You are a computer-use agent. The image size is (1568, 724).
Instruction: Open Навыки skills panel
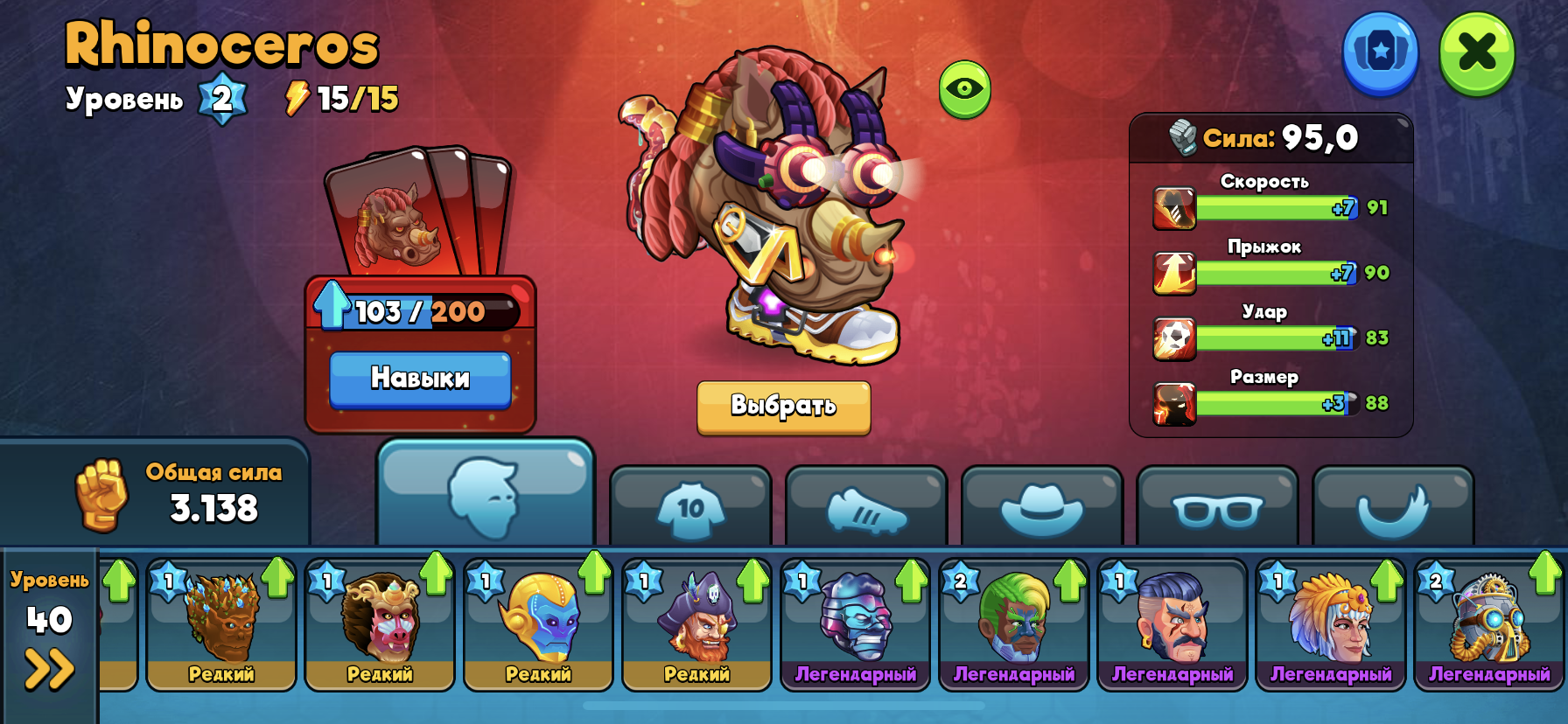(x=420, y=379)
